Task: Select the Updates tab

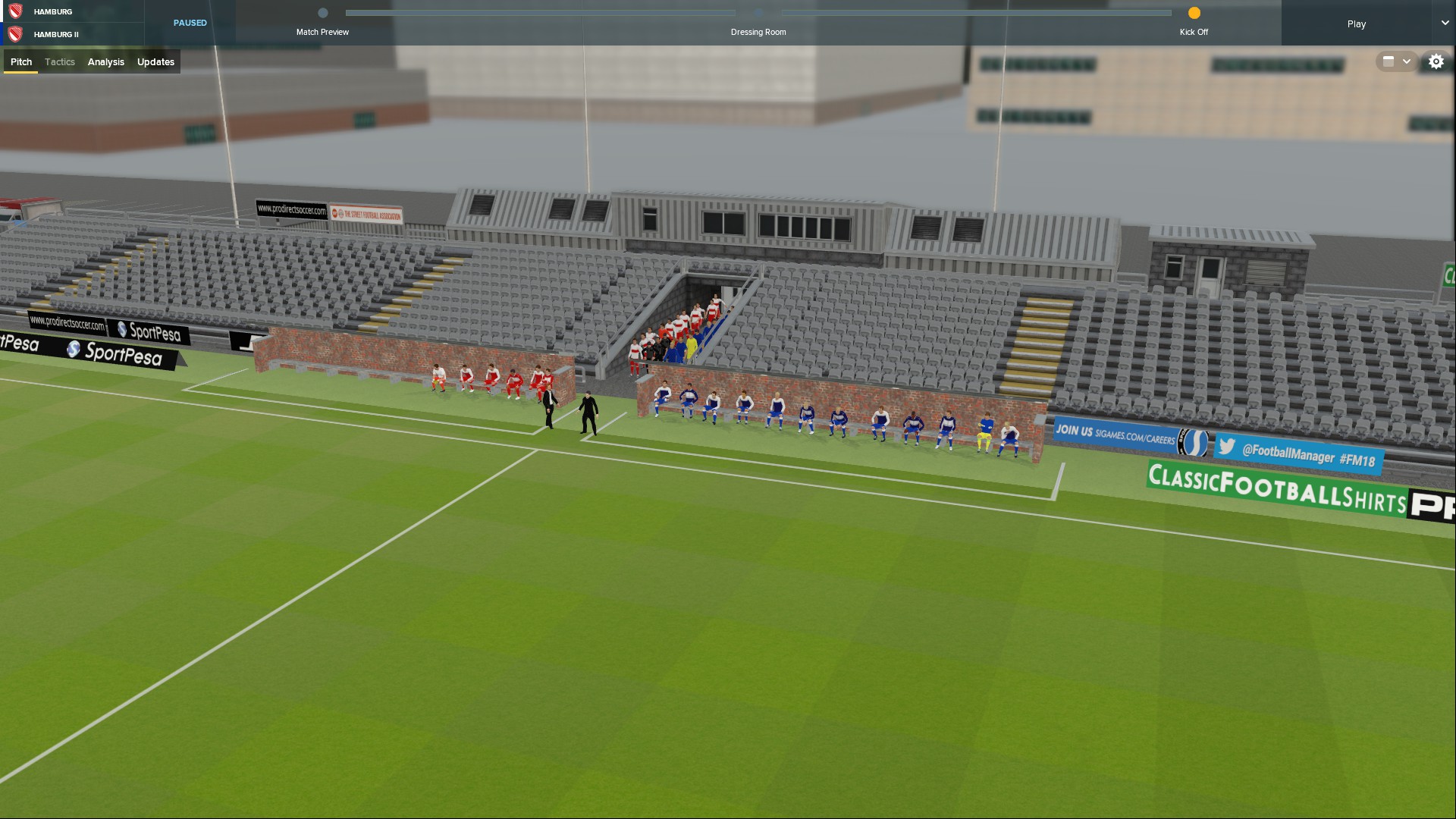Action: click(155, 62)
